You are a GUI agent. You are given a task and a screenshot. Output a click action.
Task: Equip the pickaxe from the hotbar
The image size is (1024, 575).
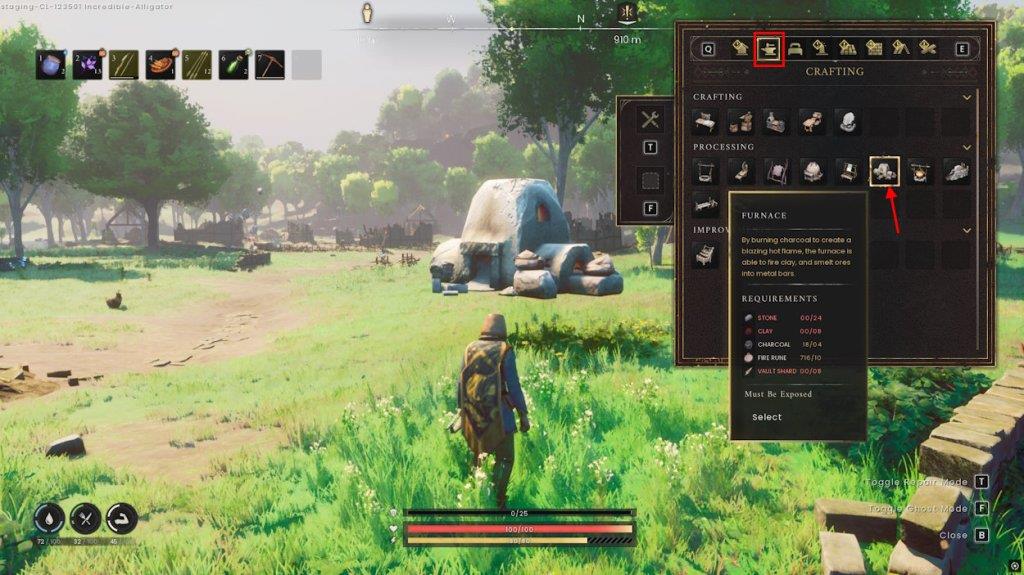[270, 65]
